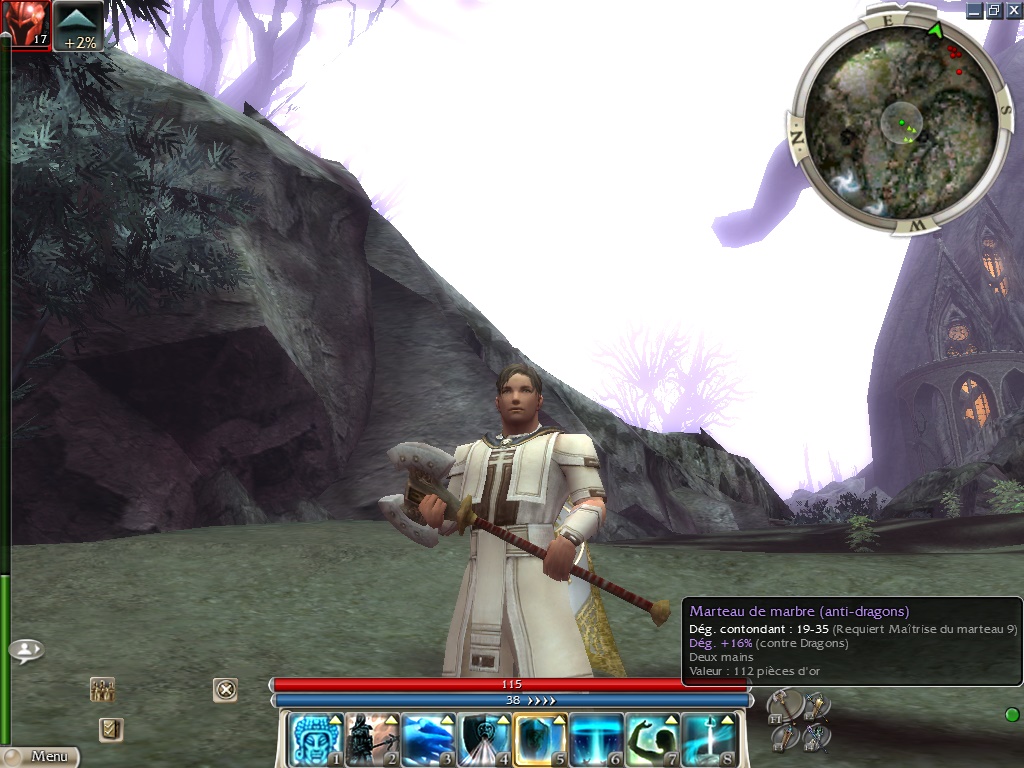
Task: Cast the blue light pillar skill
Action: tap(596, 740)
